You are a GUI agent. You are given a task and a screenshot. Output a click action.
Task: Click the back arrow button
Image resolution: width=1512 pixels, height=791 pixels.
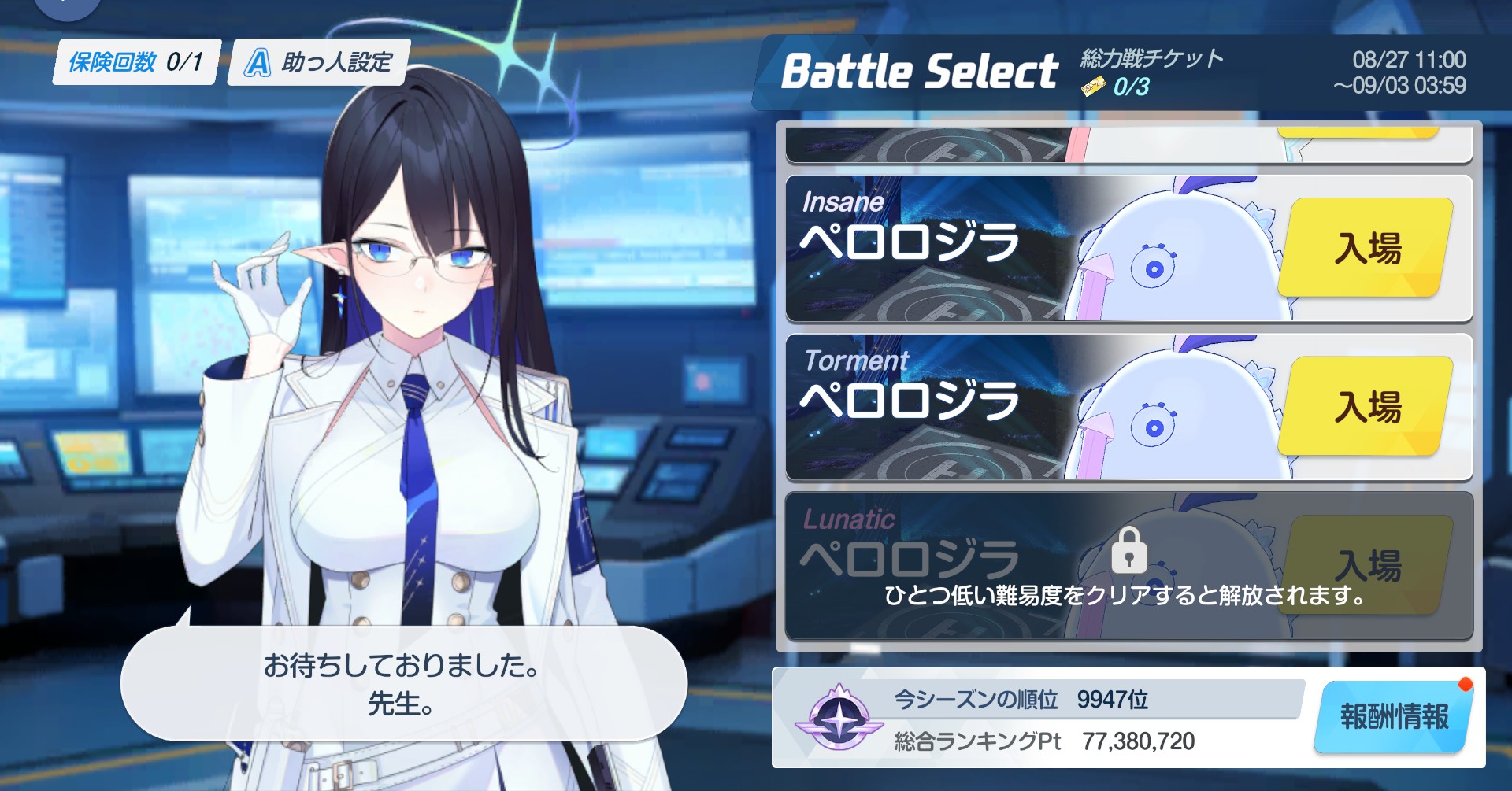point(66,6)
